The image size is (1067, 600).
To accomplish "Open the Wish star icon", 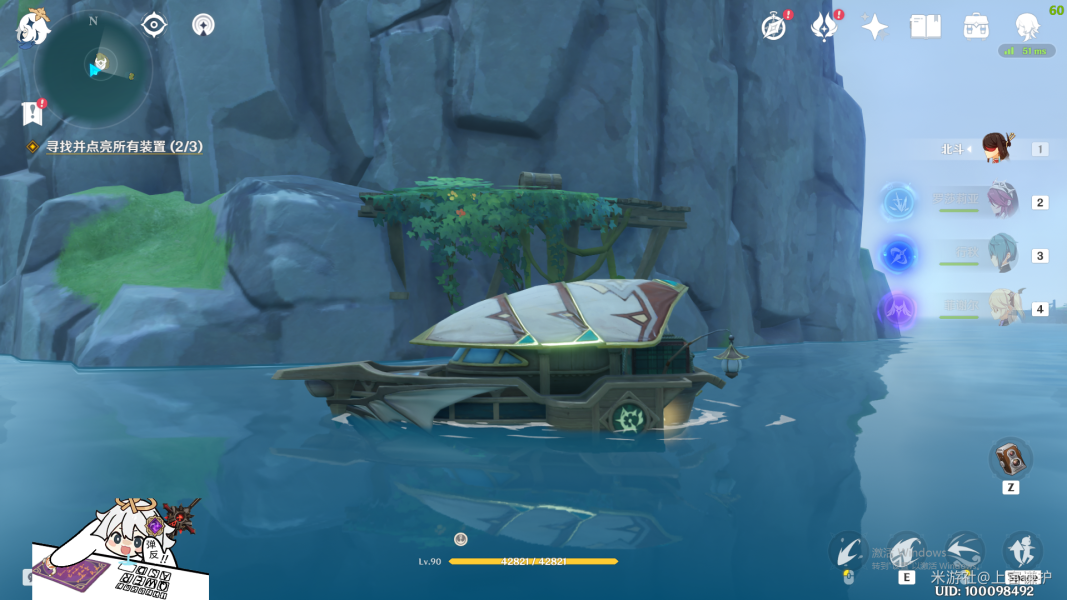I will tap(875, 27).
